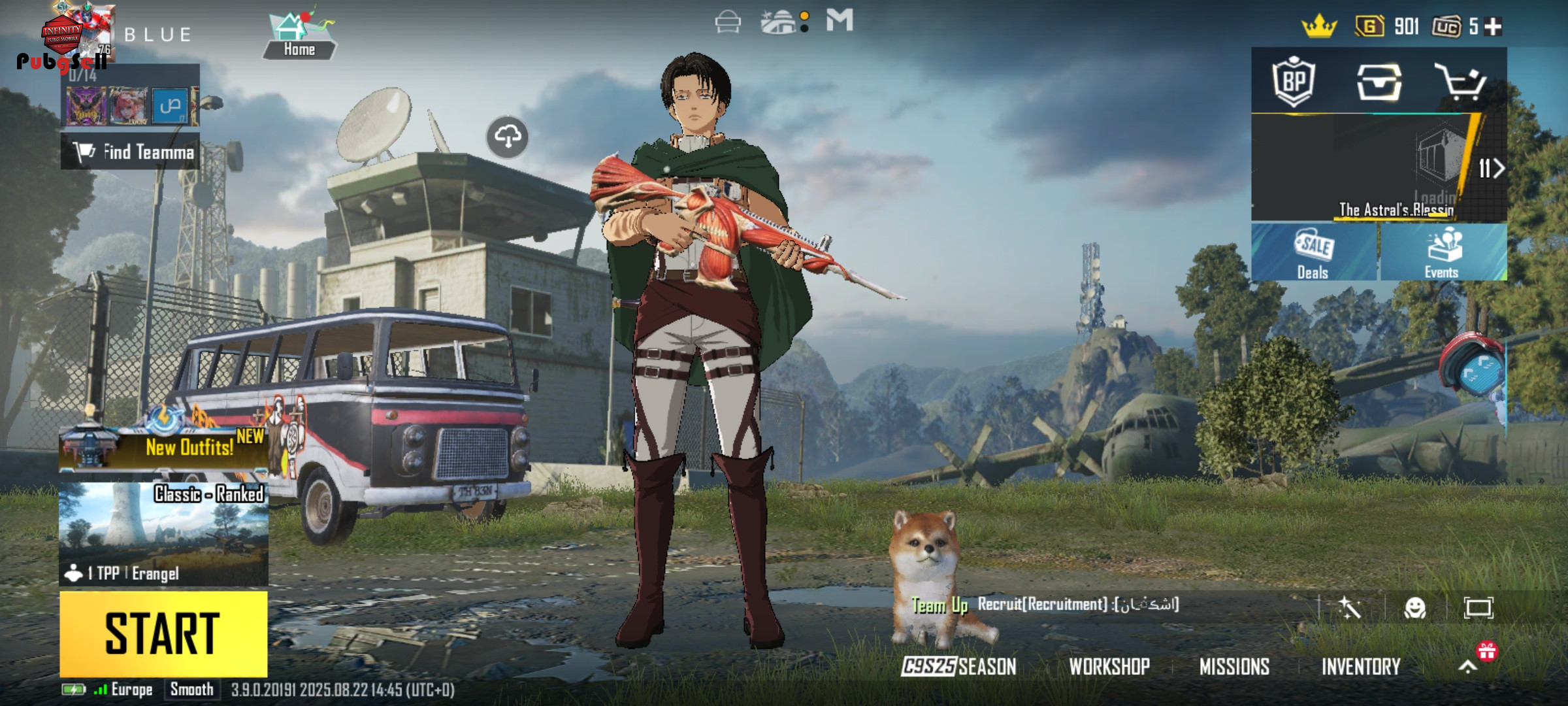This screenshot has height=706, width=1568.
Task: Open the shopping cart store
Action: click(x=1461, y=82)
